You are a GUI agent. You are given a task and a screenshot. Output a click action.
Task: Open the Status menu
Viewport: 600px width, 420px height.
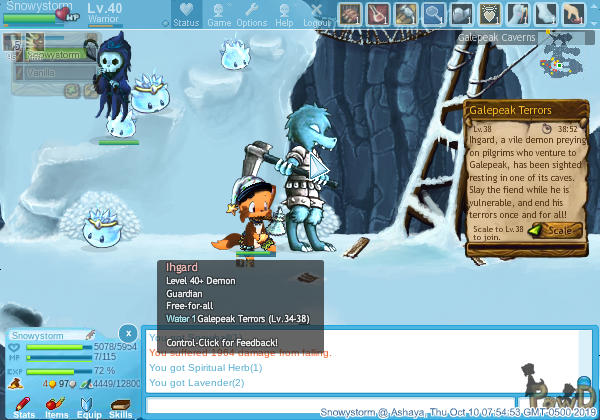185,14
